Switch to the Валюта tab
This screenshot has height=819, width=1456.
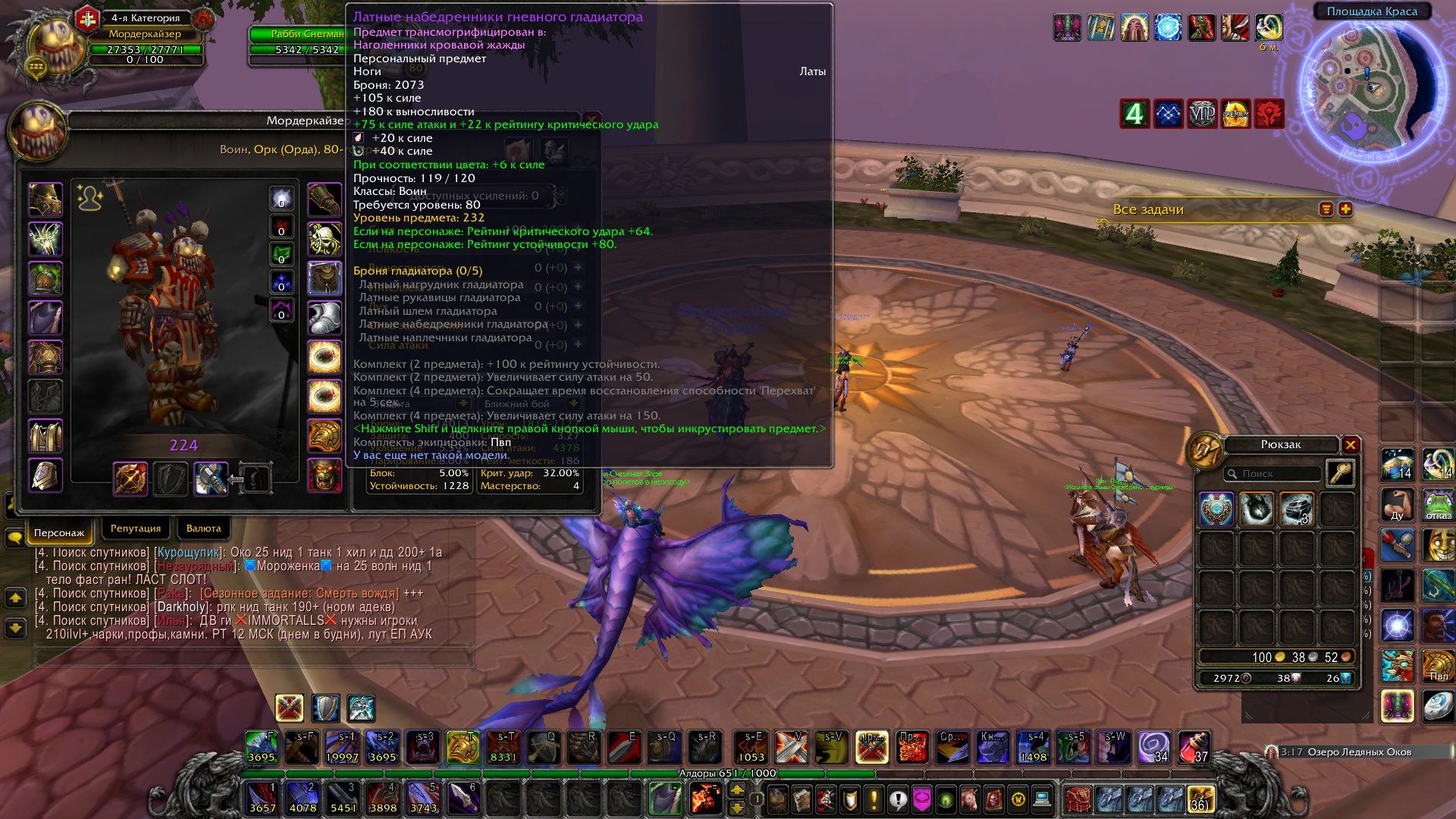(203, 528)
